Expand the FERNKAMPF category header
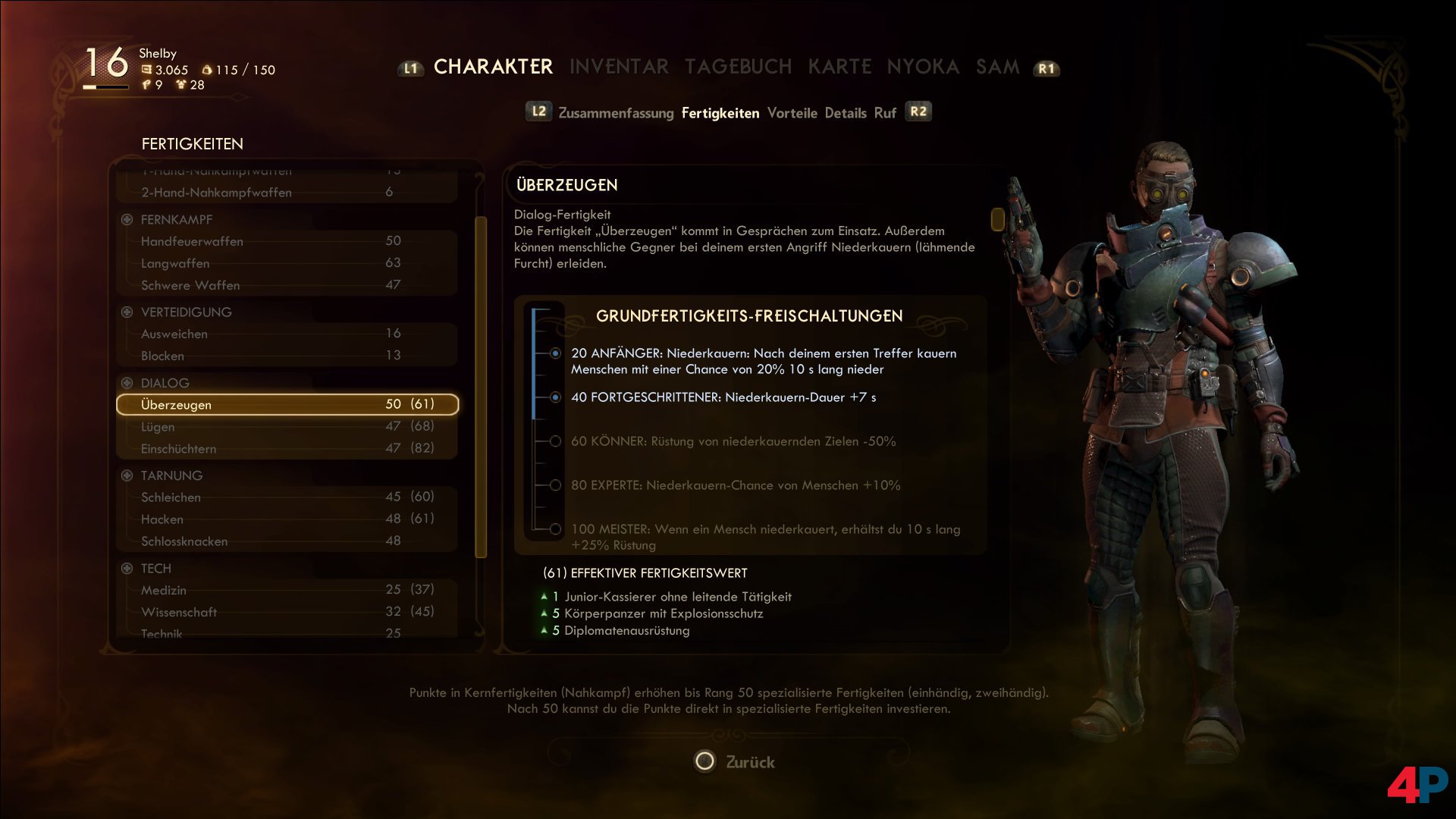The height and width of the screenshot is (819, 1456). coord(127,220)
